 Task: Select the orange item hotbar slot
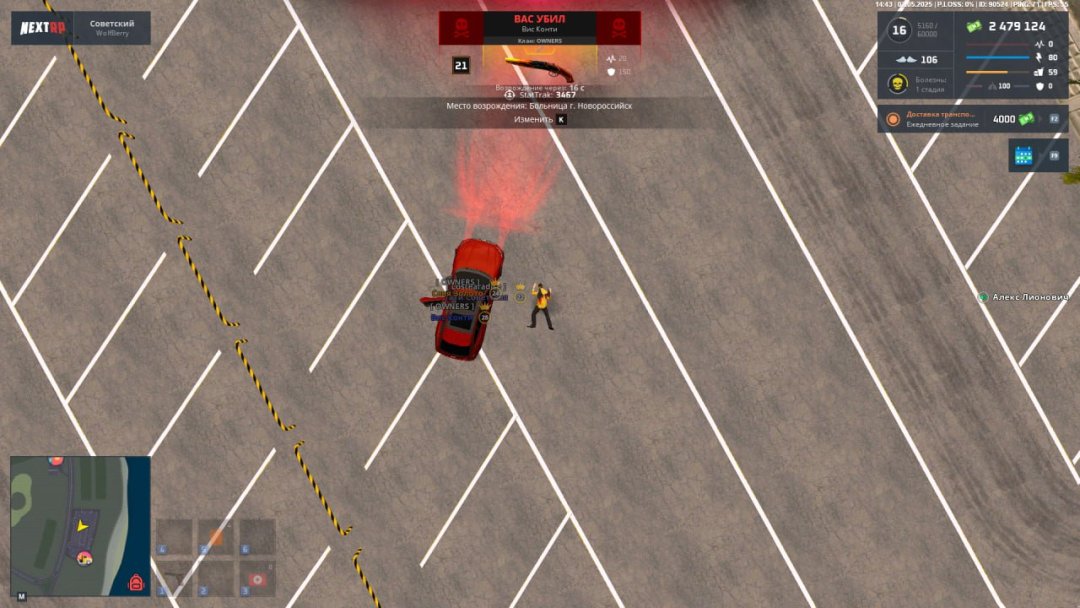[x=216, y=538]
